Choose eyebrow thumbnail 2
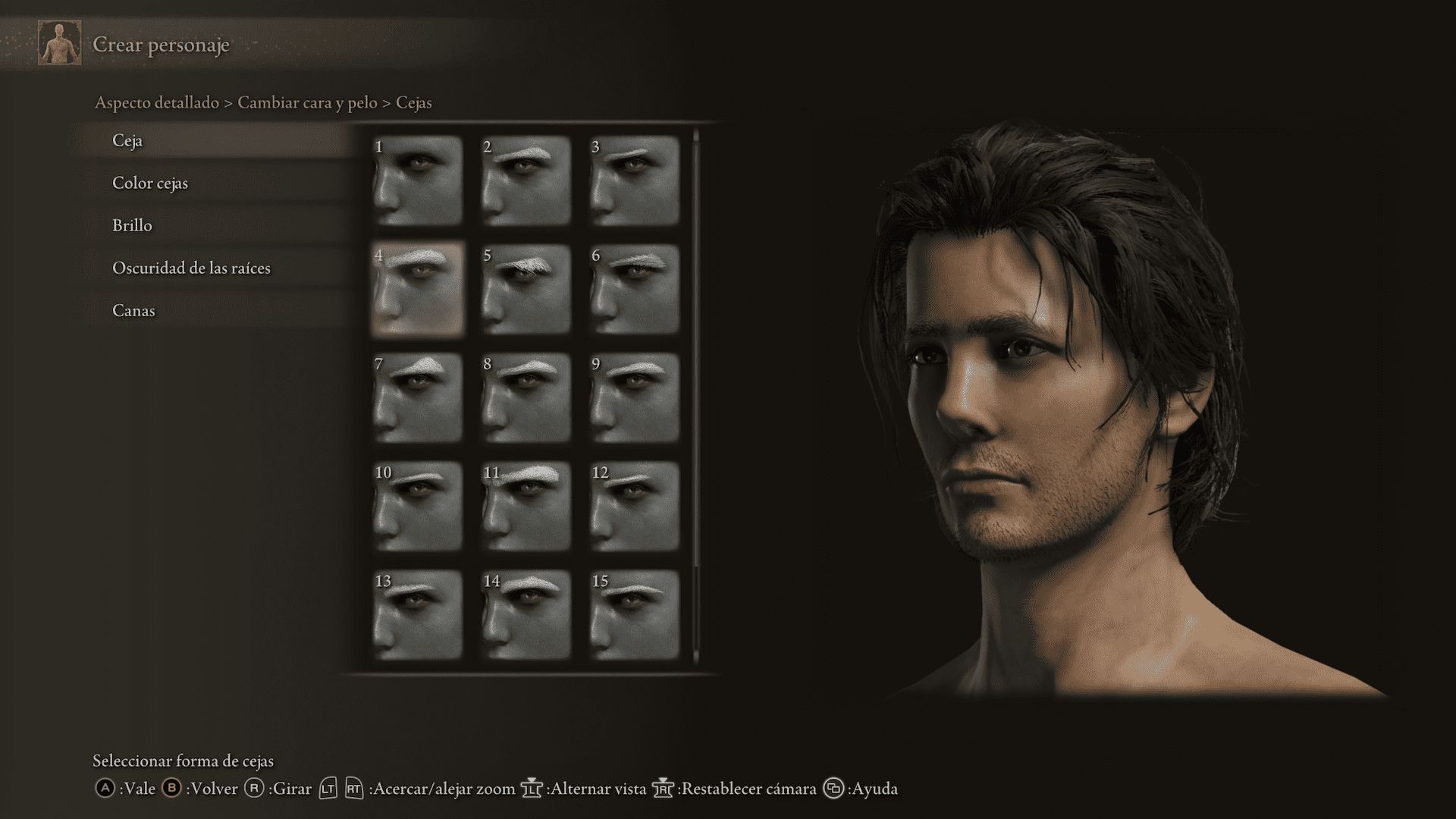1456x819 pixels. click(x=526, y=180)
